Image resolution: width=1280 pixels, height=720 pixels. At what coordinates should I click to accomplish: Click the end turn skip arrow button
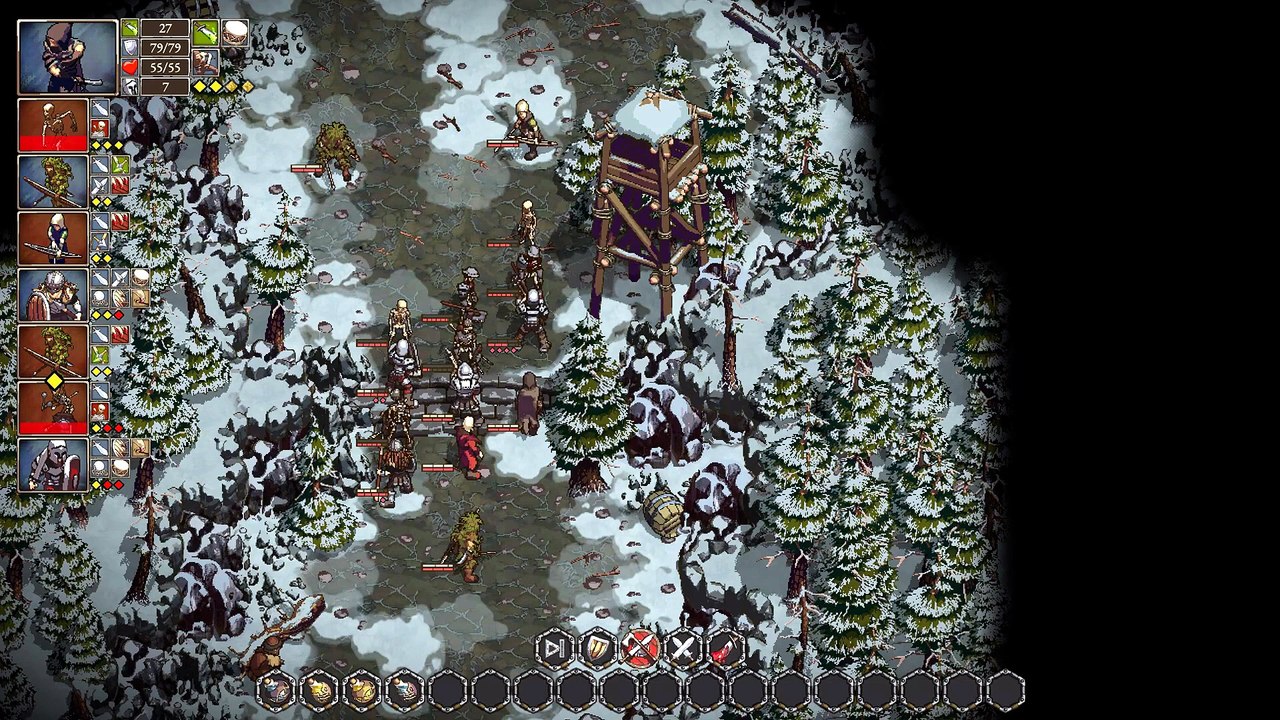click(553, 649)
